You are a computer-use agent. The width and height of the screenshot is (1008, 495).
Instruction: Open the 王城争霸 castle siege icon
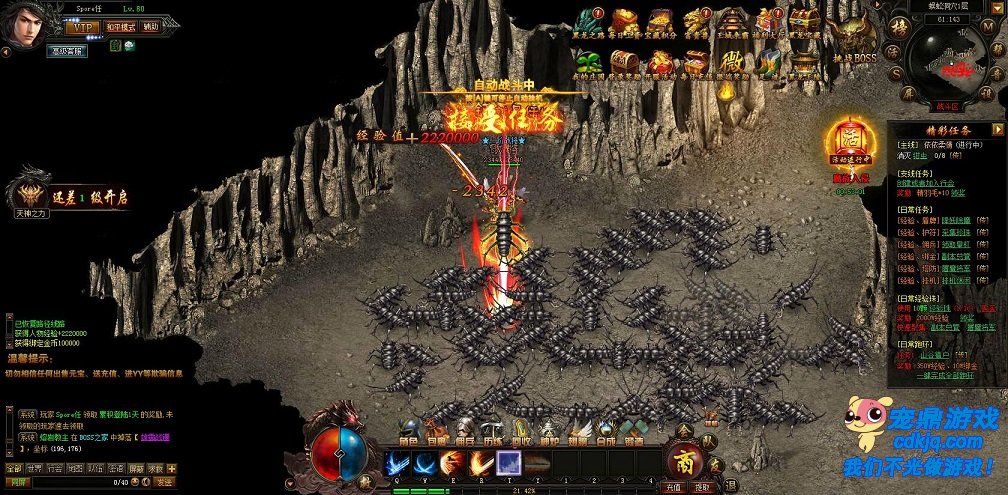[x=732, y=23]
